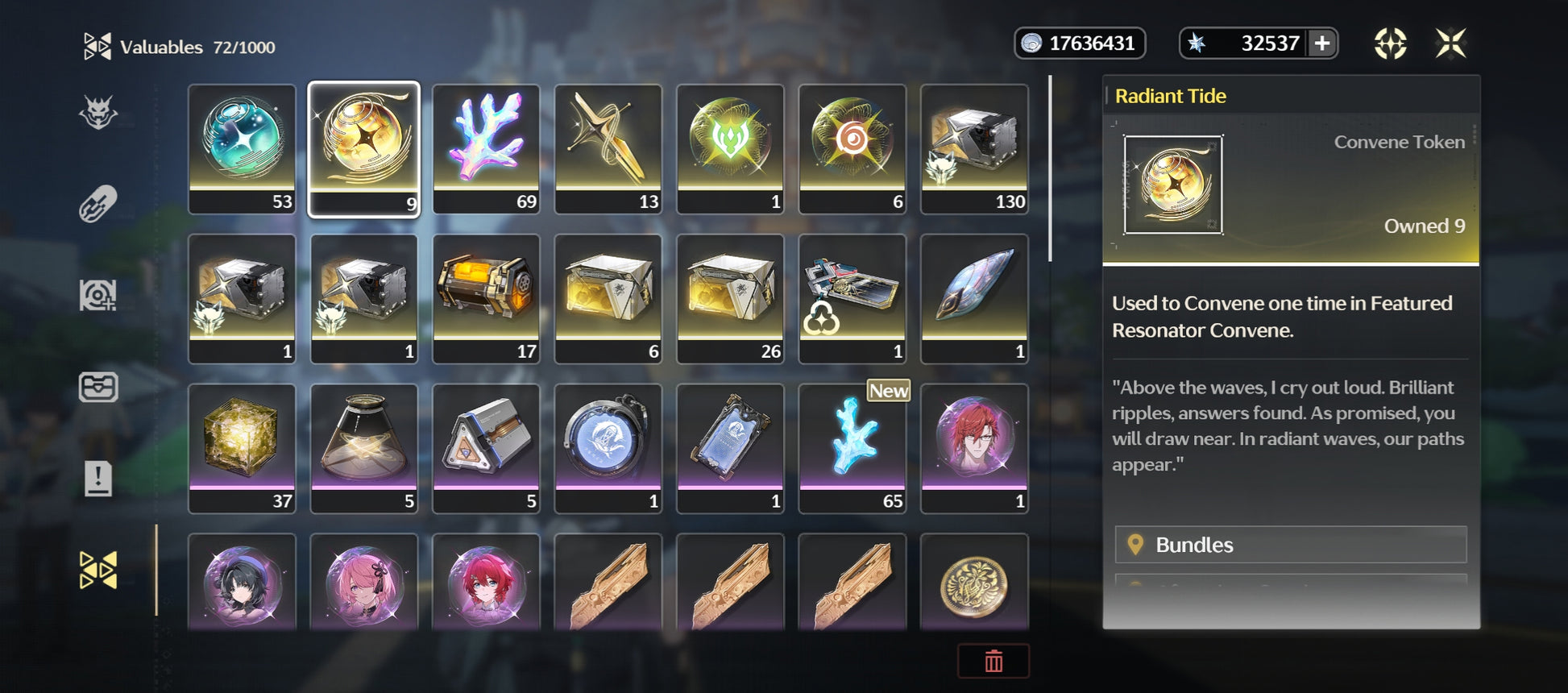The image size is (1568, 693).
Task: Switch to the pill-shaped consumables tab
Action: tap(98, 204)
